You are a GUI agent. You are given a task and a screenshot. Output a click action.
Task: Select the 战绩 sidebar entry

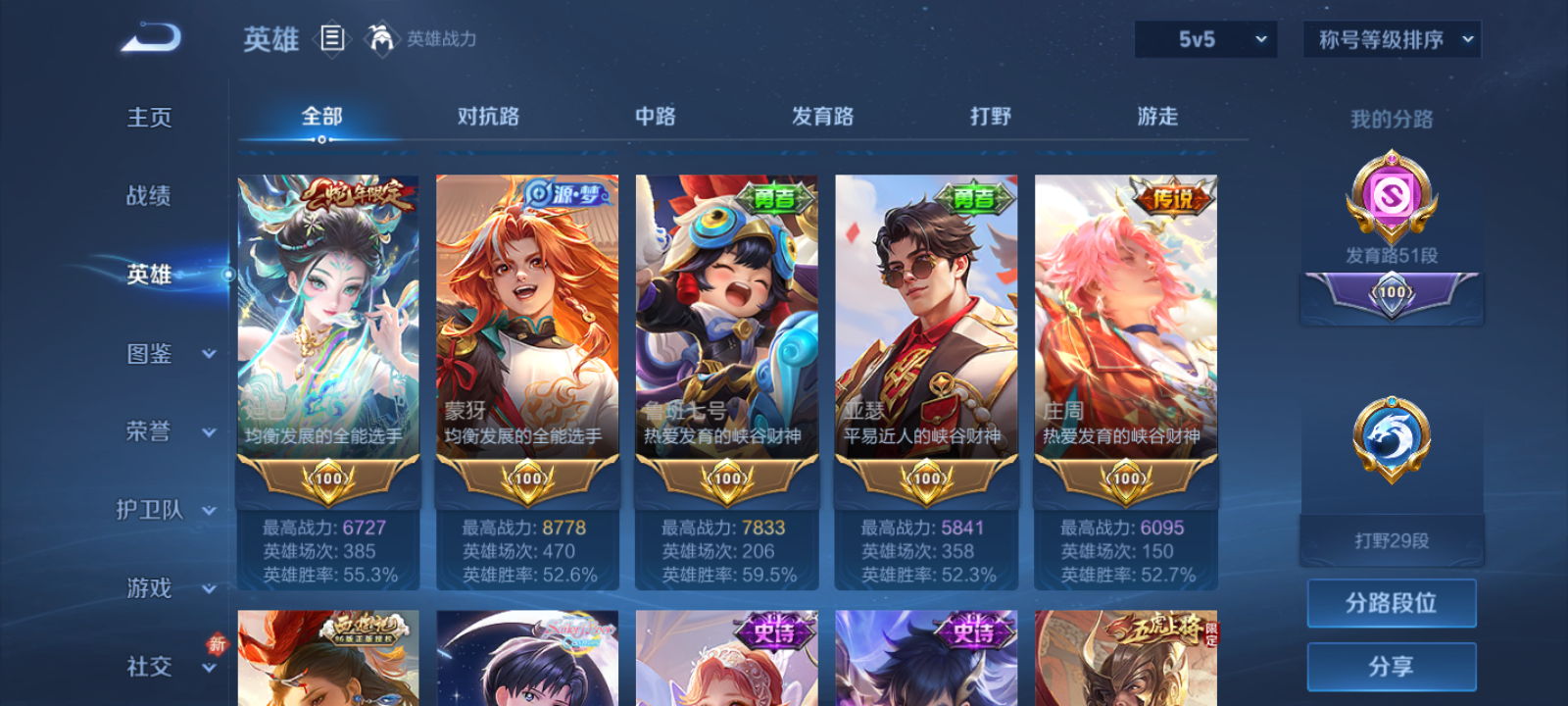147,196
